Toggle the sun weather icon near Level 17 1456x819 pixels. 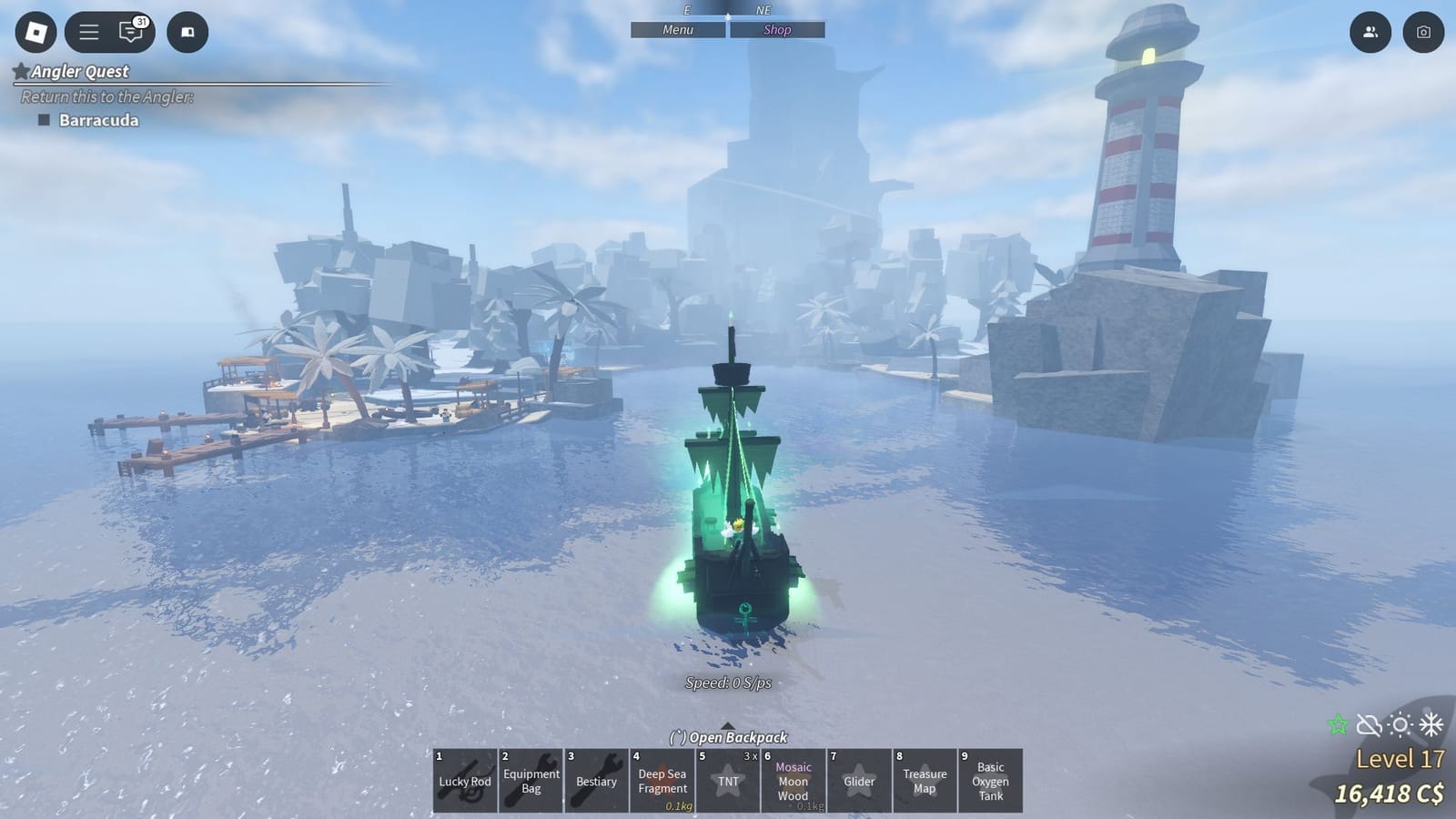(1400, 724)
